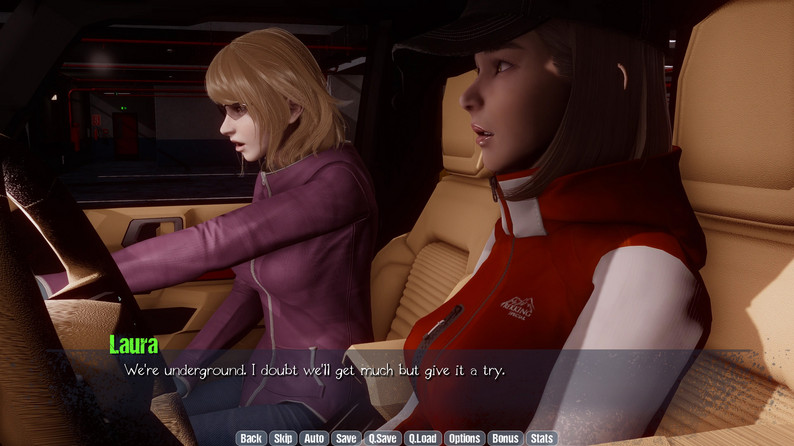Quick save with Q.Save button
The image size is (794, 446).
(x=382, y=438)
